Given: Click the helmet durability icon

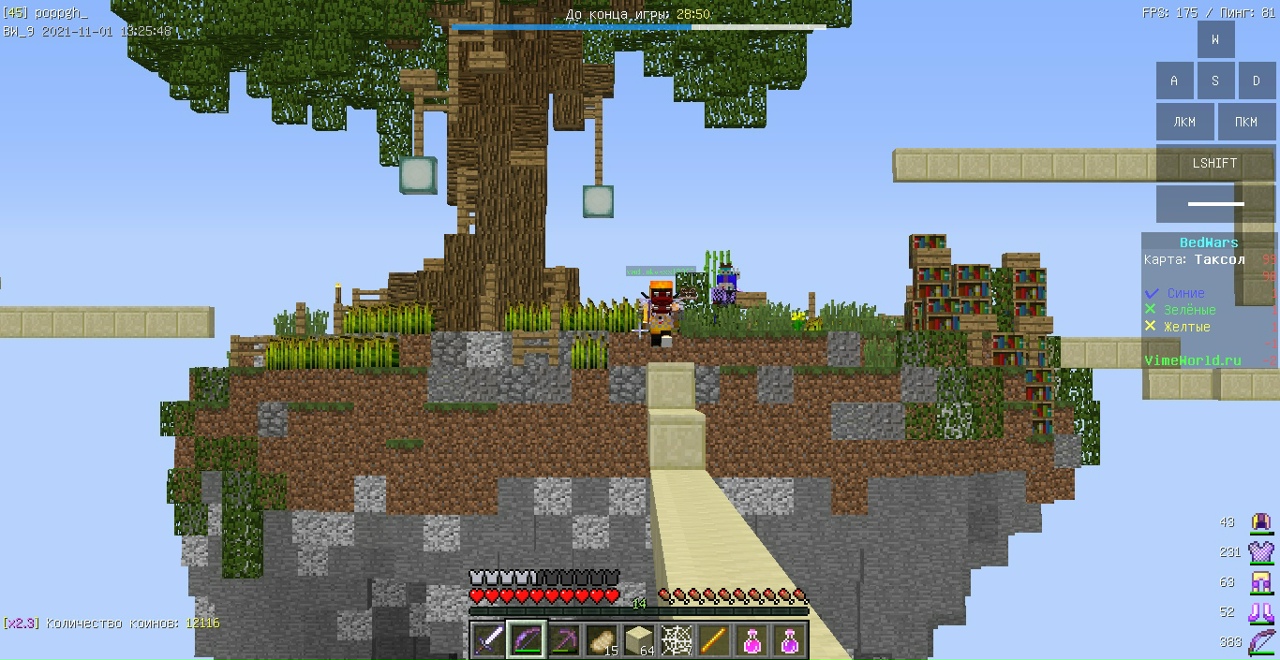Looking at the screenshot, I should click(x=1261, y=522).
